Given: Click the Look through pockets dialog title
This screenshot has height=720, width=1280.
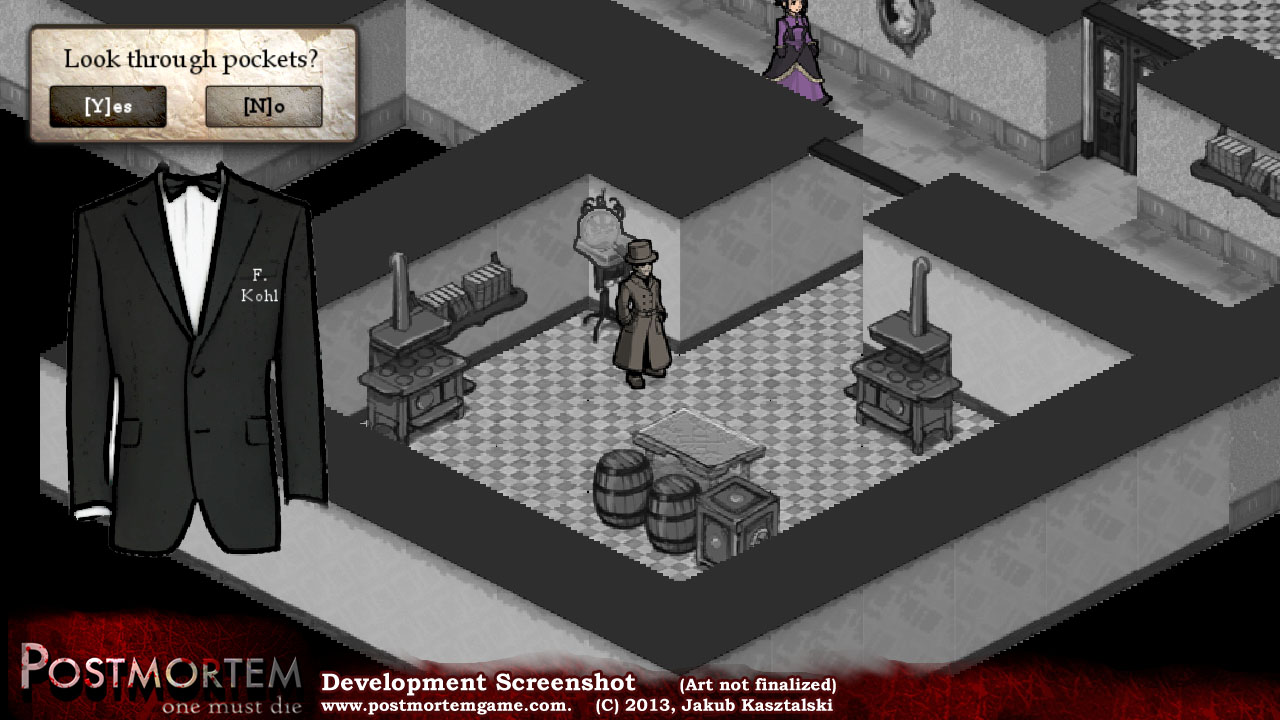Looking at the screenshot, I should (190, 59).
